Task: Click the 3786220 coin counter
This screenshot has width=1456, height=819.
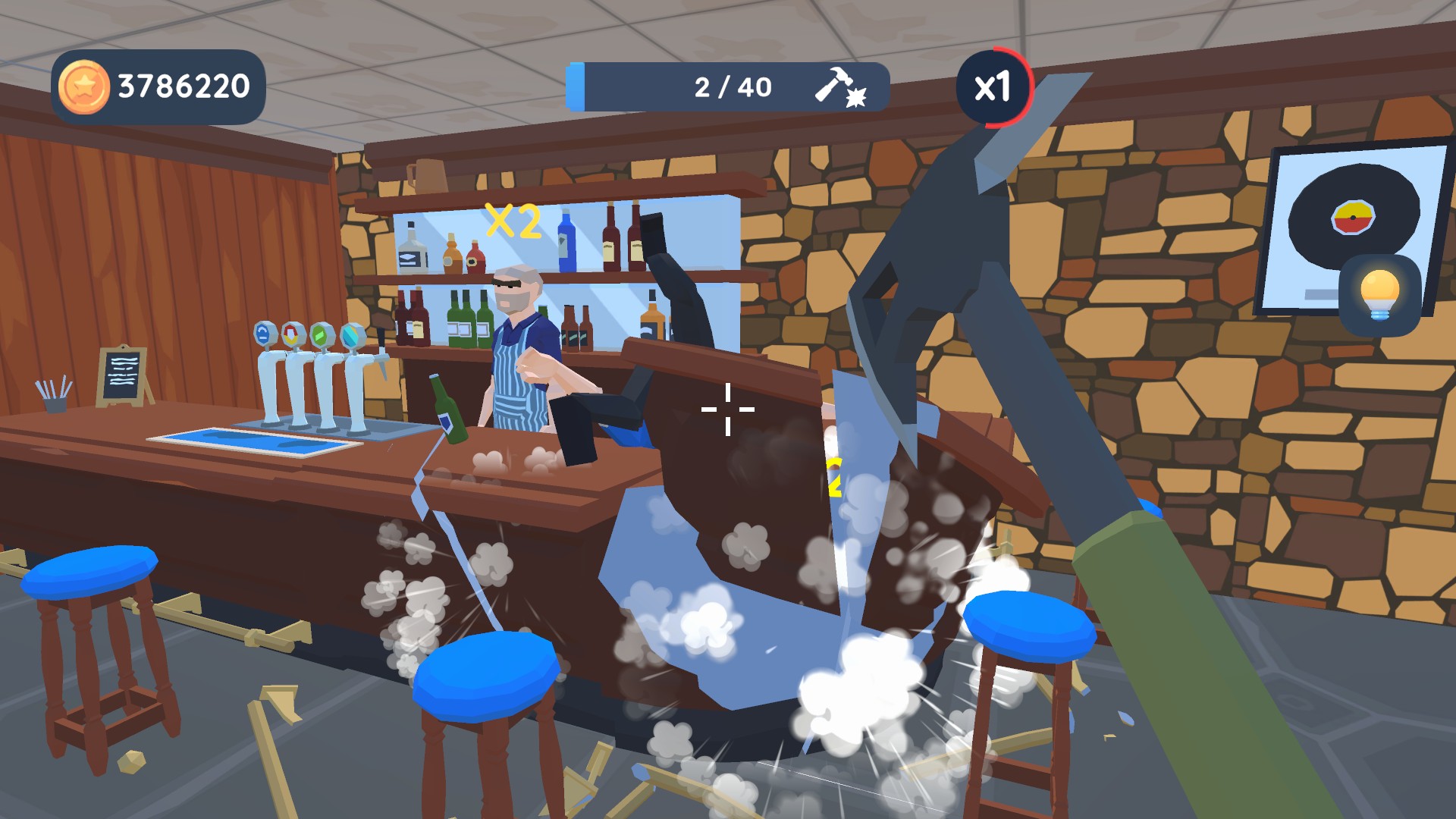Action: coord(182,85)
